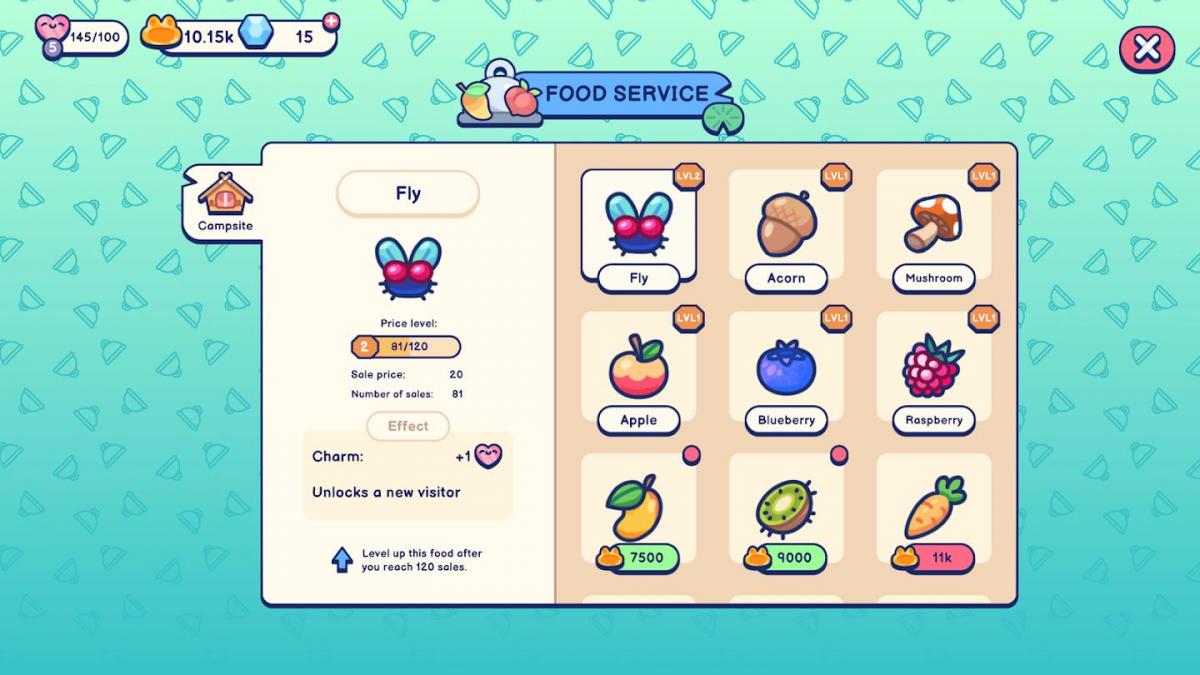Show the Effect section
1200x675 pixels.
pos(408,426)
